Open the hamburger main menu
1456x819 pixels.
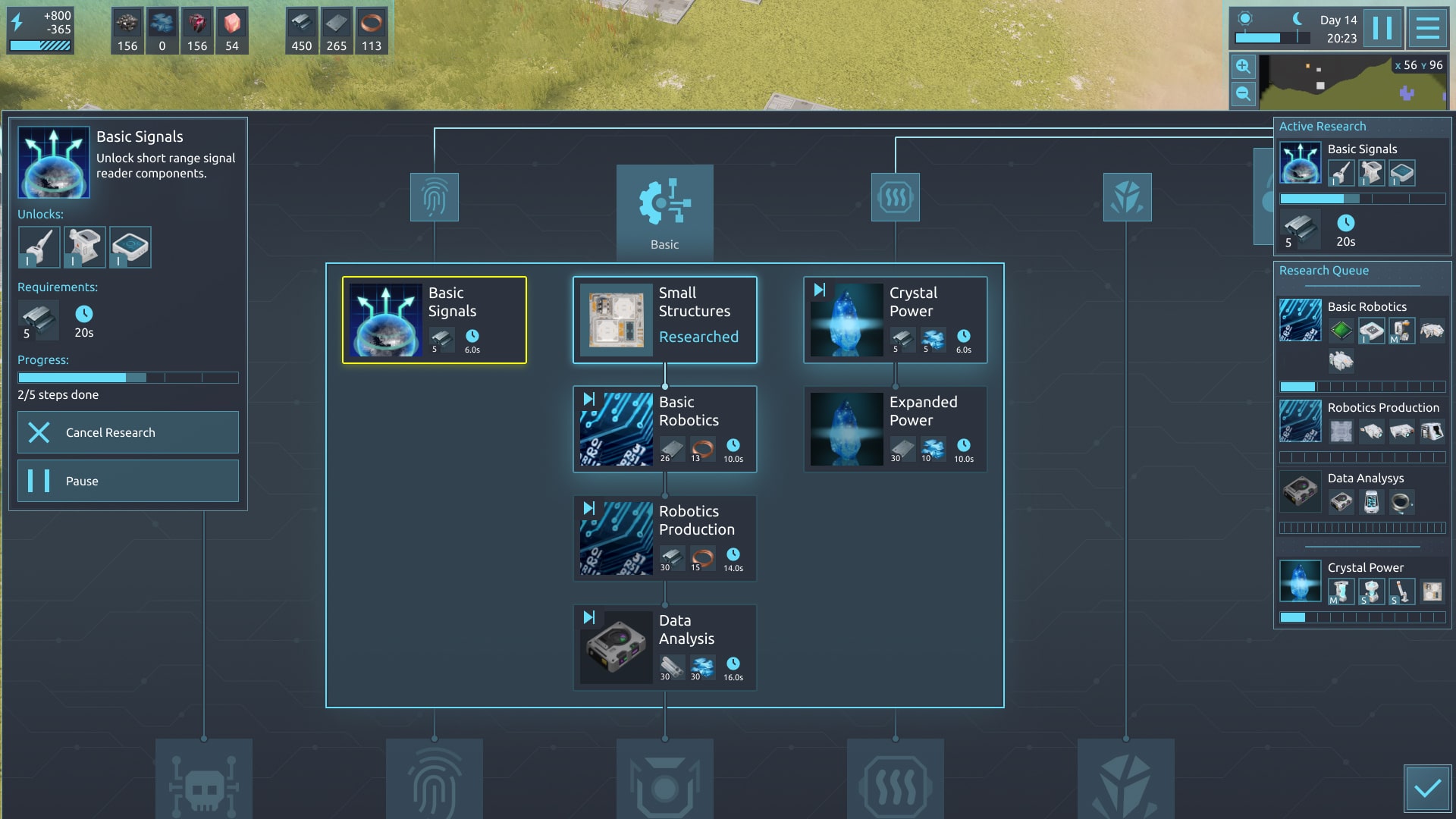1427,29
